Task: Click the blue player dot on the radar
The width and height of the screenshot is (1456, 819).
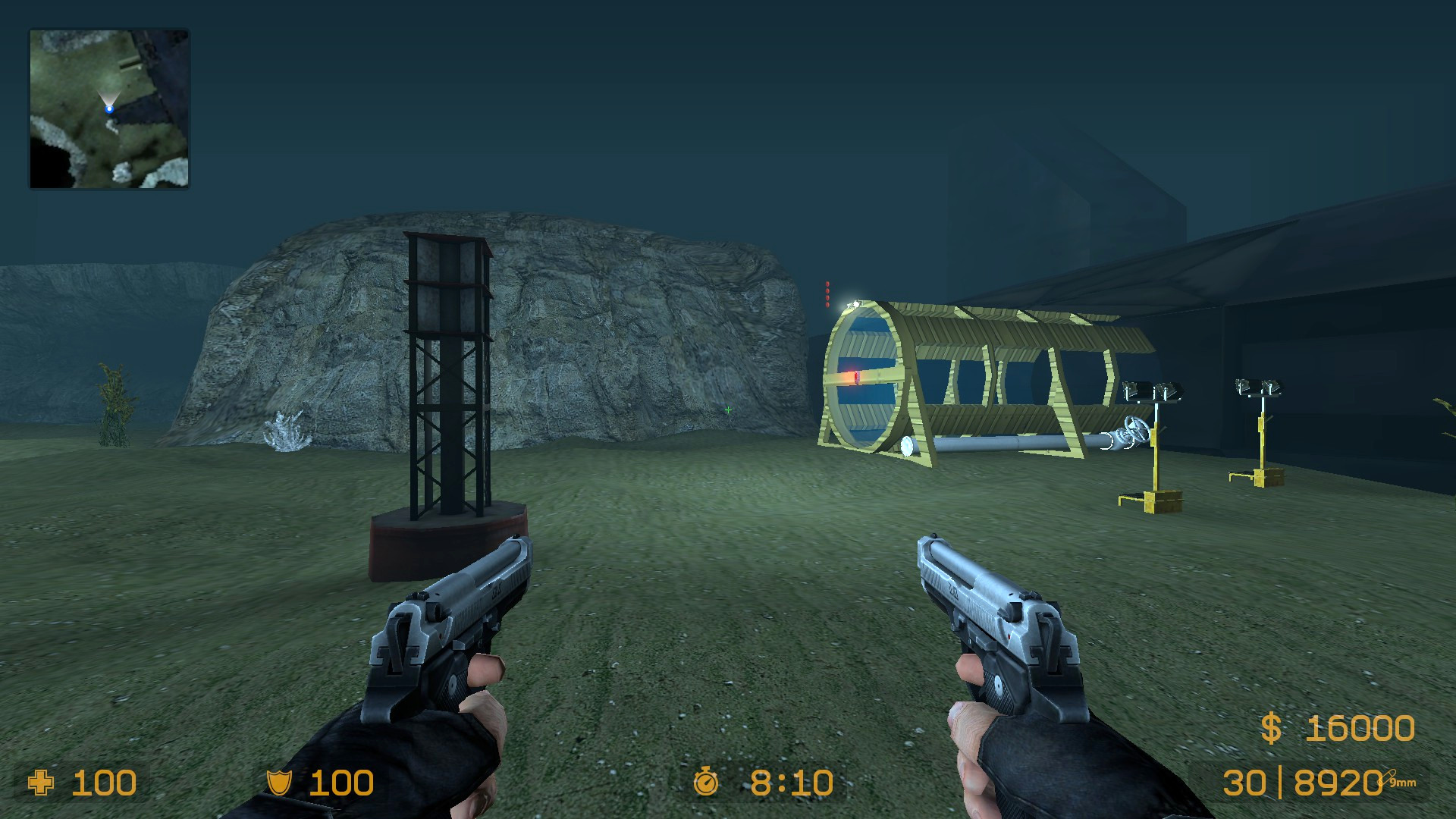Action: click(x=108, y=110)
